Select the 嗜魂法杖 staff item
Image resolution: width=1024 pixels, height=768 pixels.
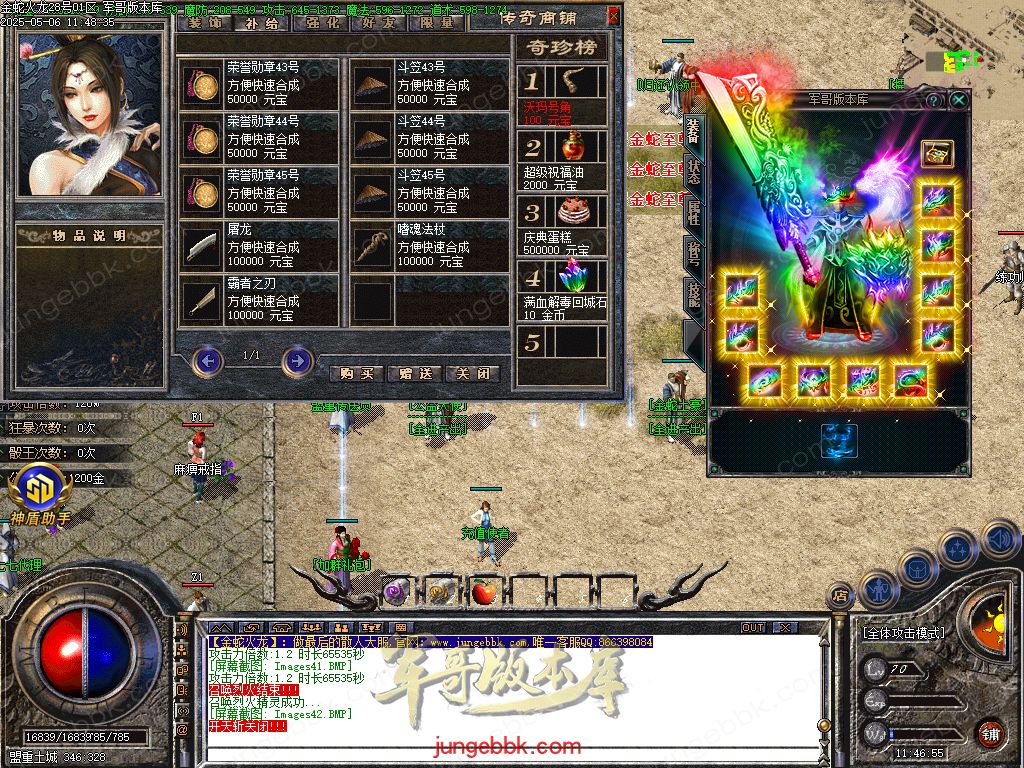coord(430,245)
